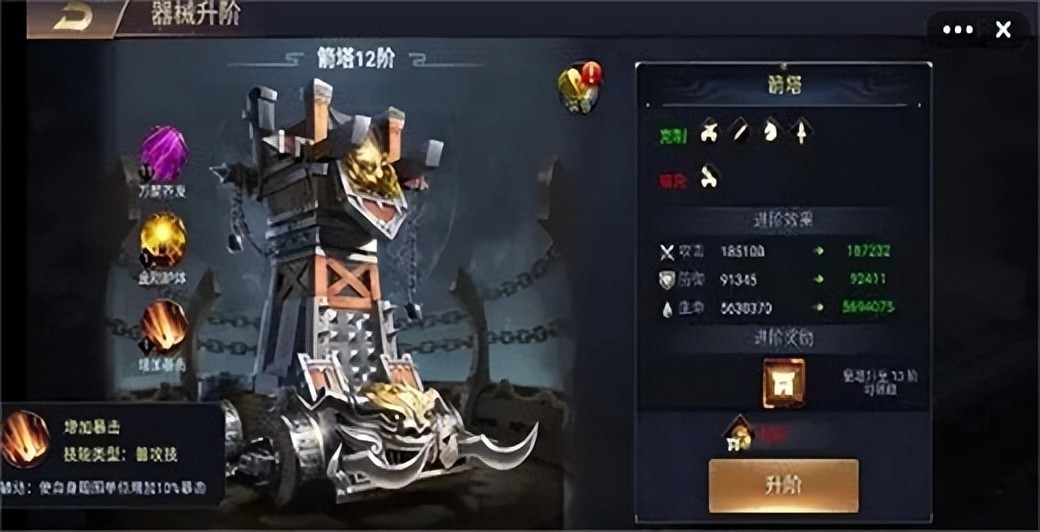Viewport: 1040px width, 532px height.
Task: Close the overlay with the X button
Action: click(x=1003, y=30)
